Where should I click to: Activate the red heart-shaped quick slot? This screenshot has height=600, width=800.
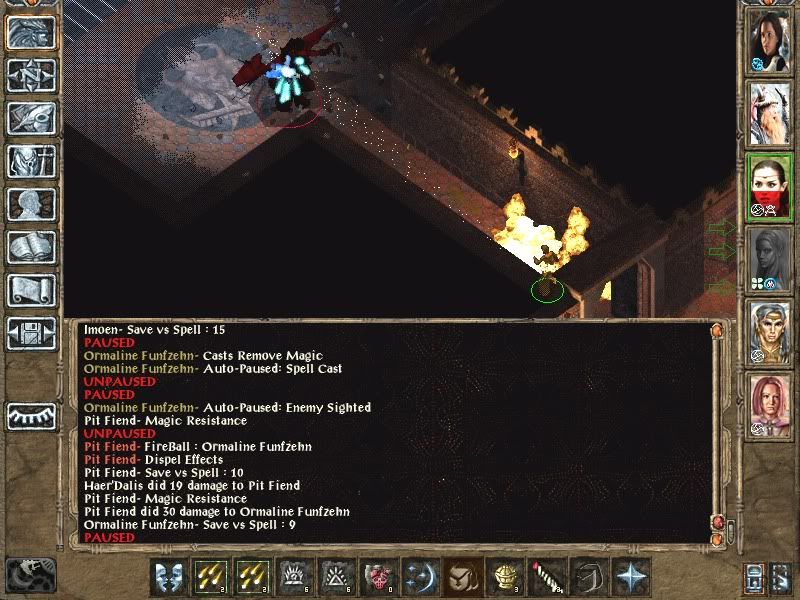pos(380,576)
